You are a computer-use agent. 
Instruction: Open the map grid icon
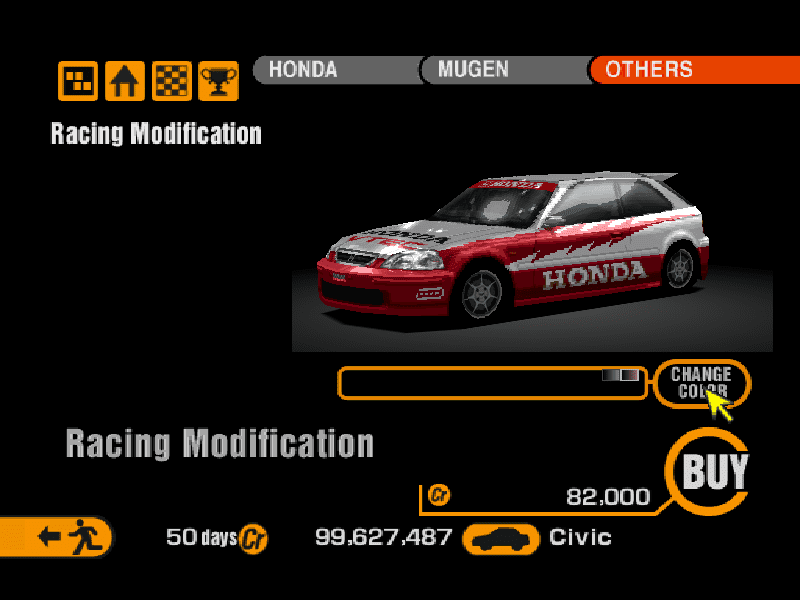[x=78, y=81]
